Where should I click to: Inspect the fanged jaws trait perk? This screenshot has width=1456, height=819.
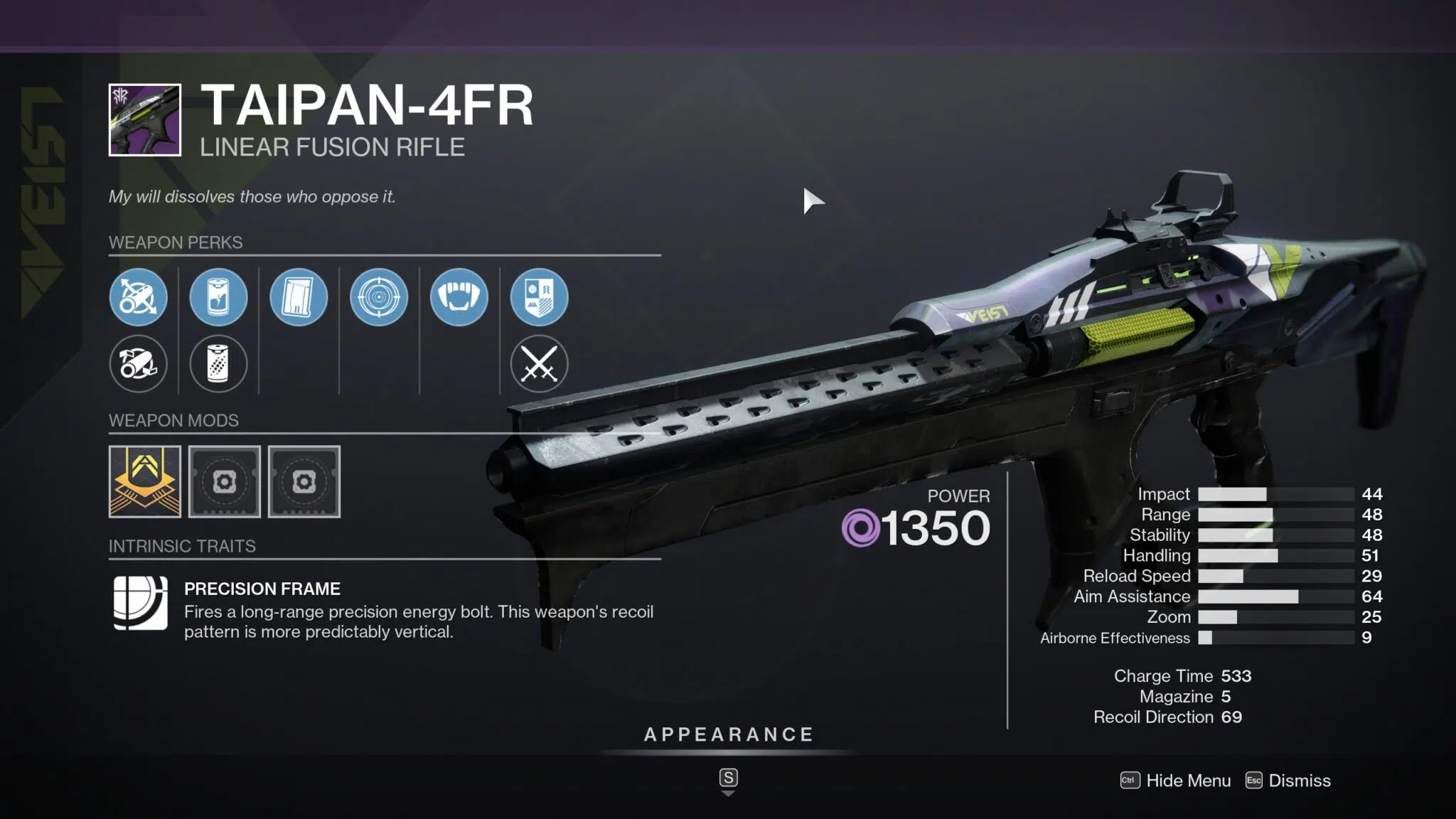(x=459, y=297)
